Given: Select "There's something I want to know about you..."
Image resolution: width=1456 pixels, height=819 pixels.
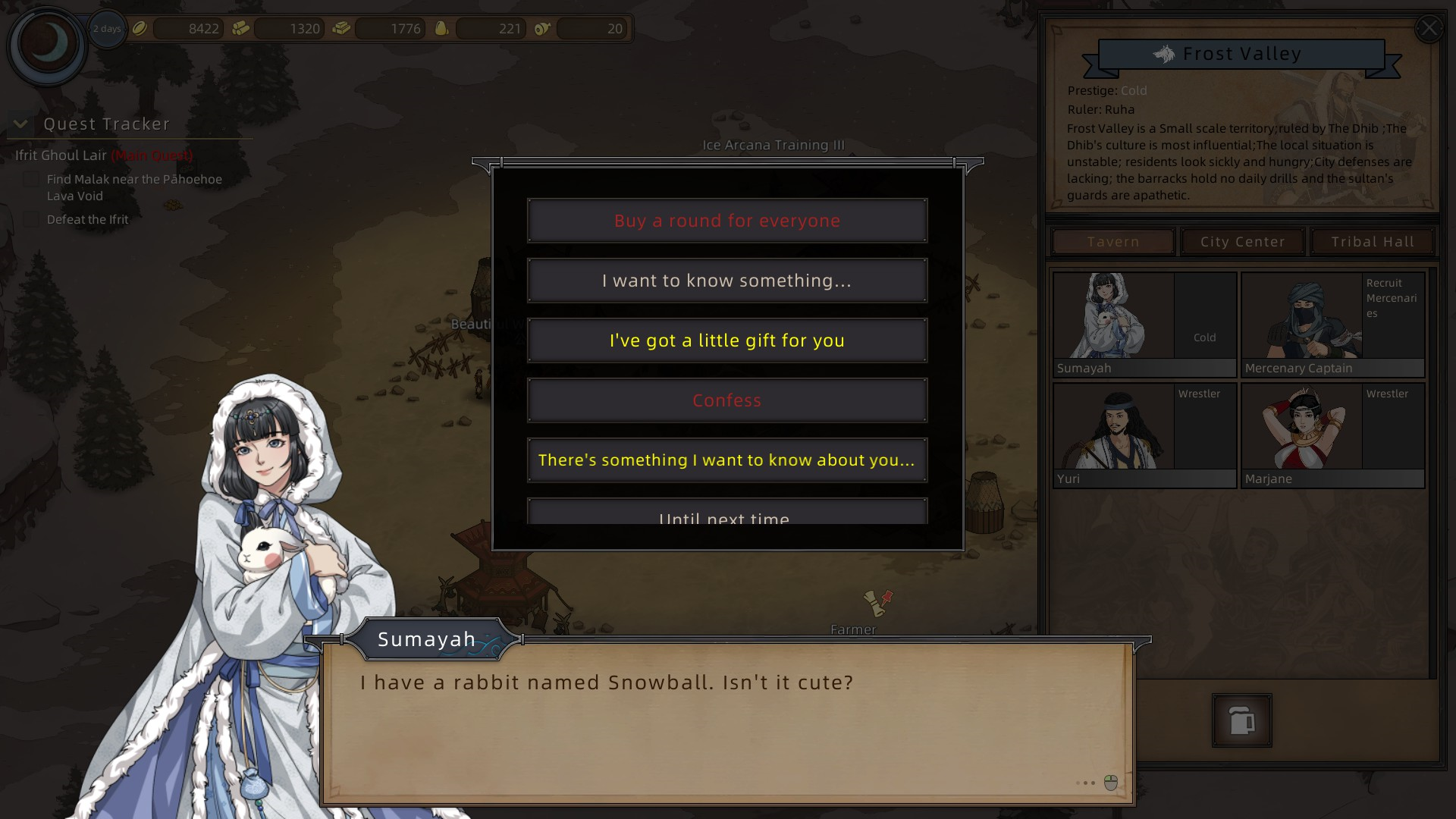Looking at the screenshot, I should pos(726,460).
